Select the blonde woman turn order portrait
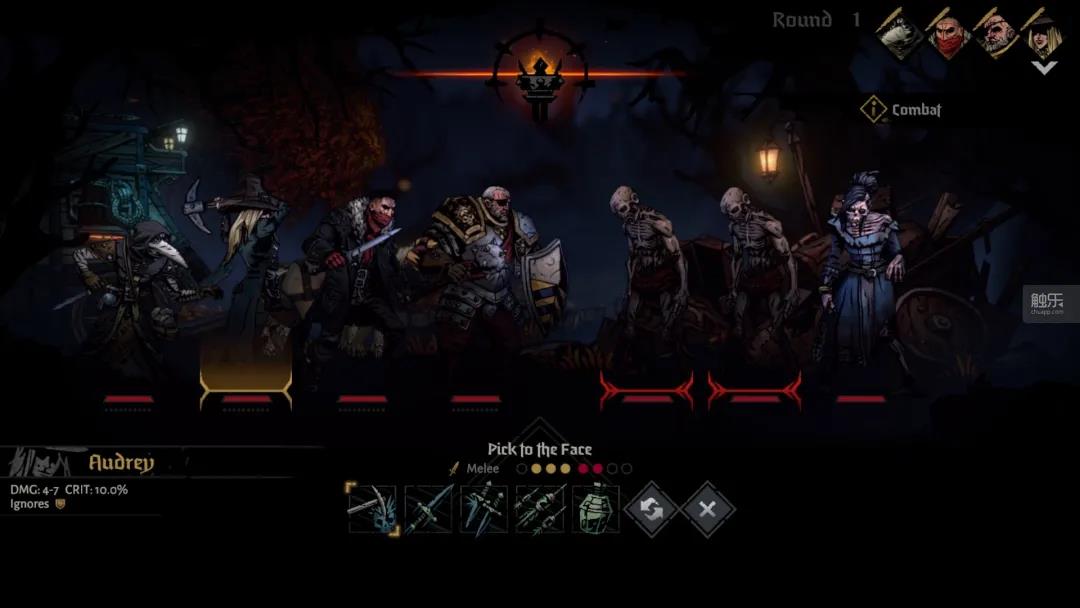 click(1045, 34)
